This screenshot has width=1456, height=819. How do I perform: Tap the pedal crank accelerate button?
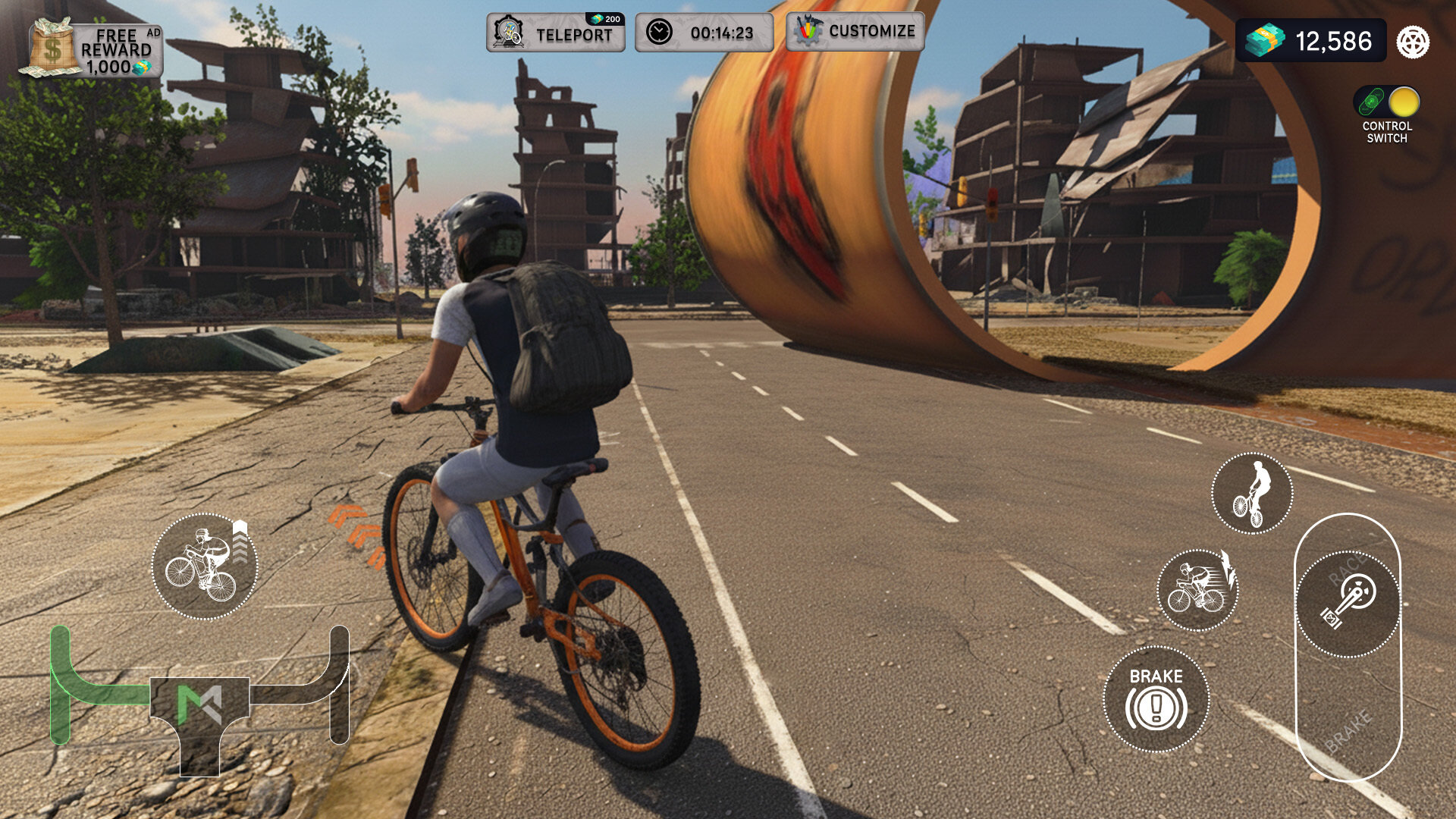[x=1348, y=604]
